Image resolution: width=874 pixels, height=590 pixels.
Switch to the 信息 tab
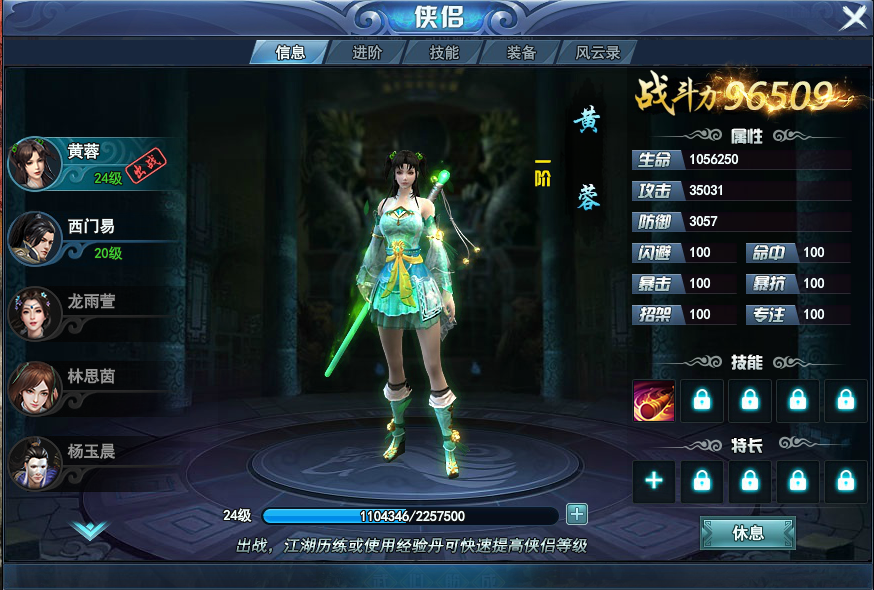click(289, 53)
